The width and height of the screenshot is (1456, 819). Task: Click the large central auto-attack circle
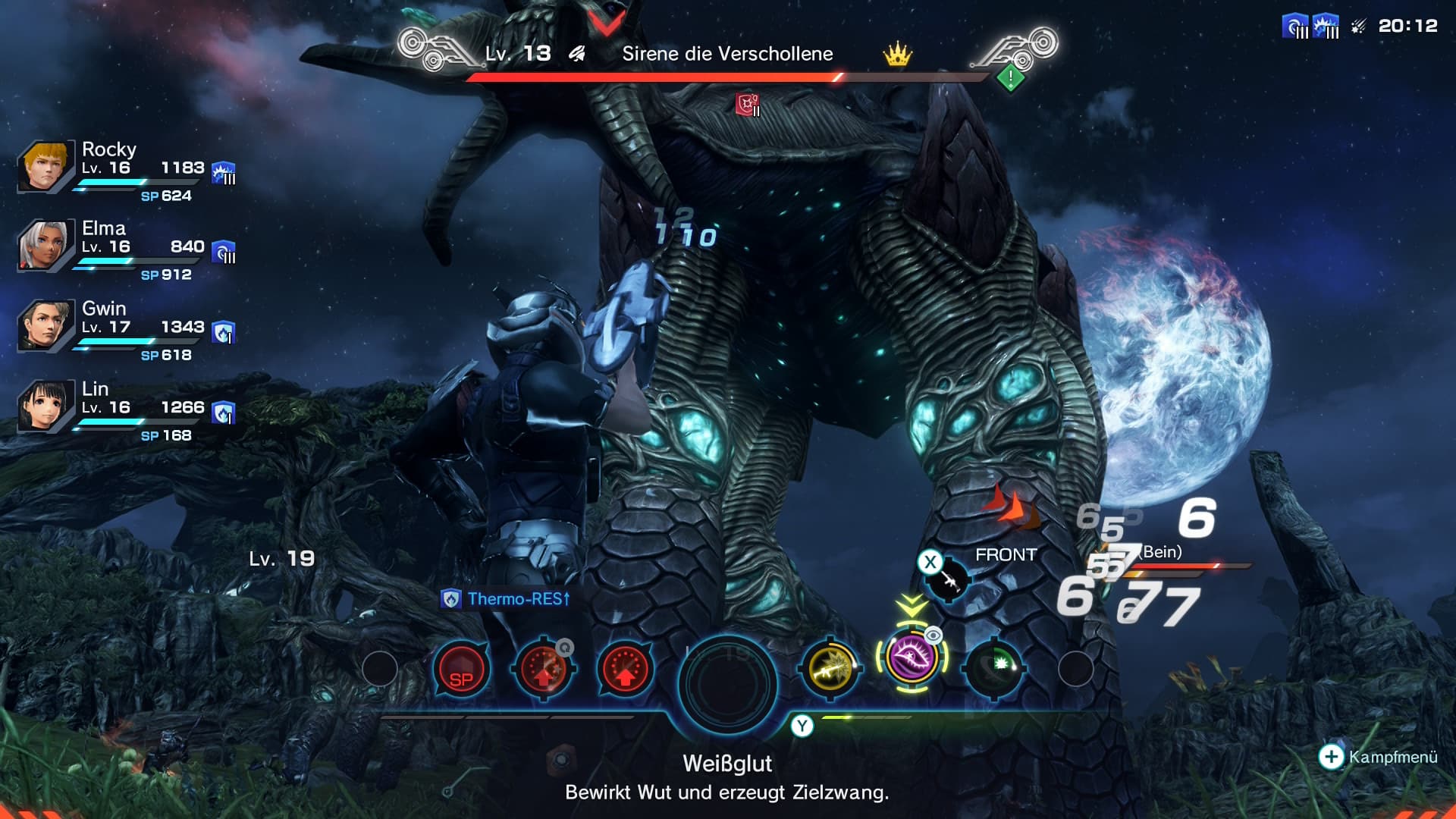point(728,682)
